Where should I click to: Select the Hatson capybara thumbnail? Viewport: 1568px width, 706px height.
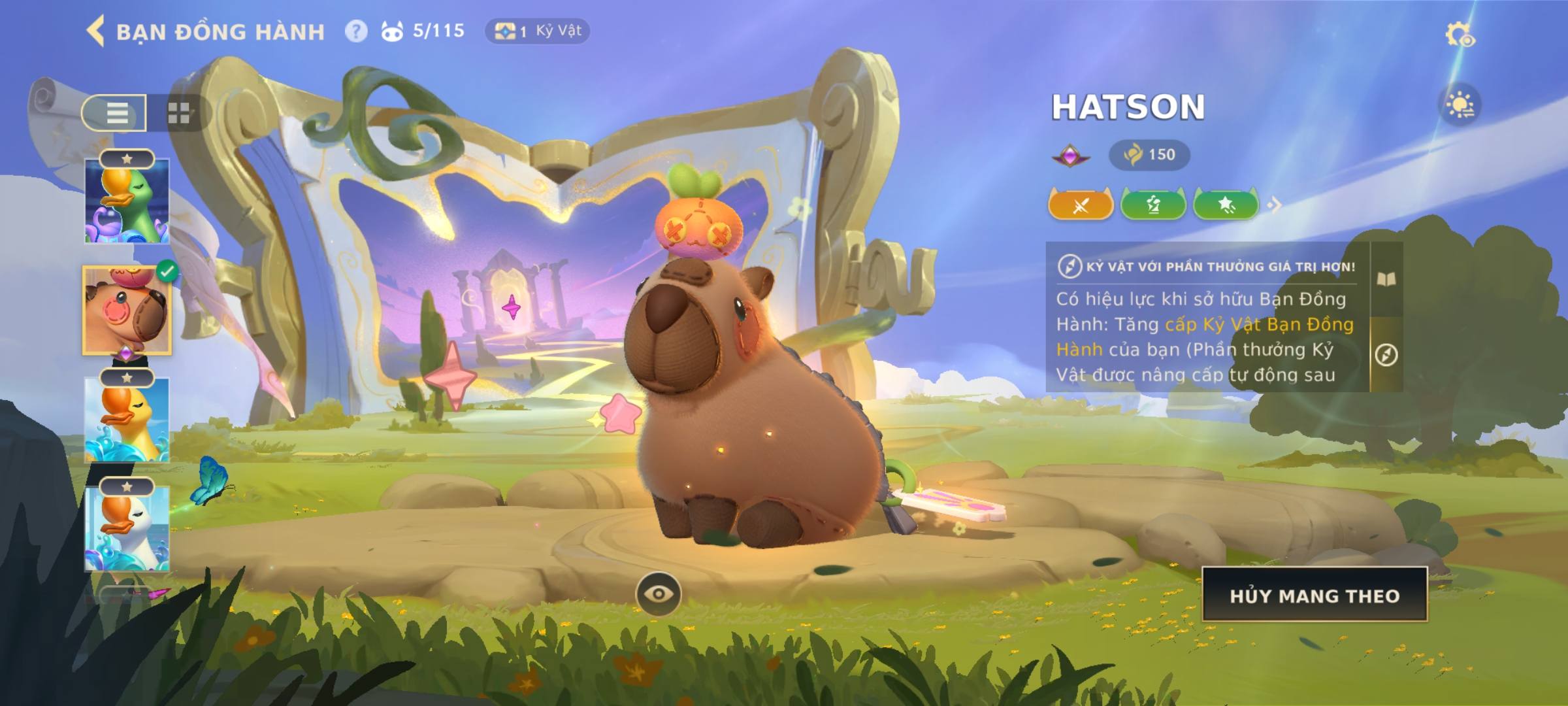click(x=127, y=311)
